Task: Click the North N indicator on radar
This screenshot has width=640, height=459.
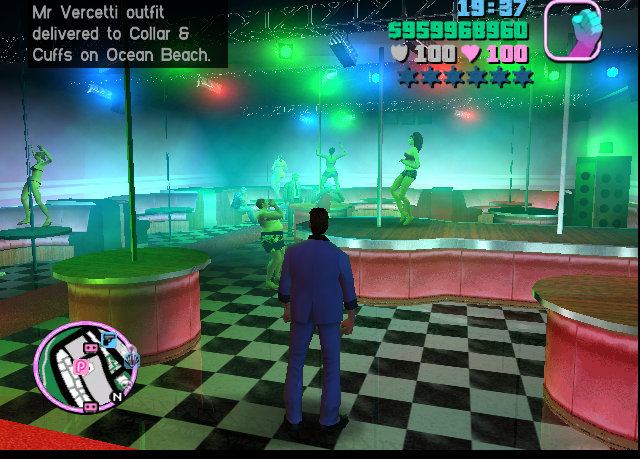Action: pyautogui.click(x=117, y=396)
